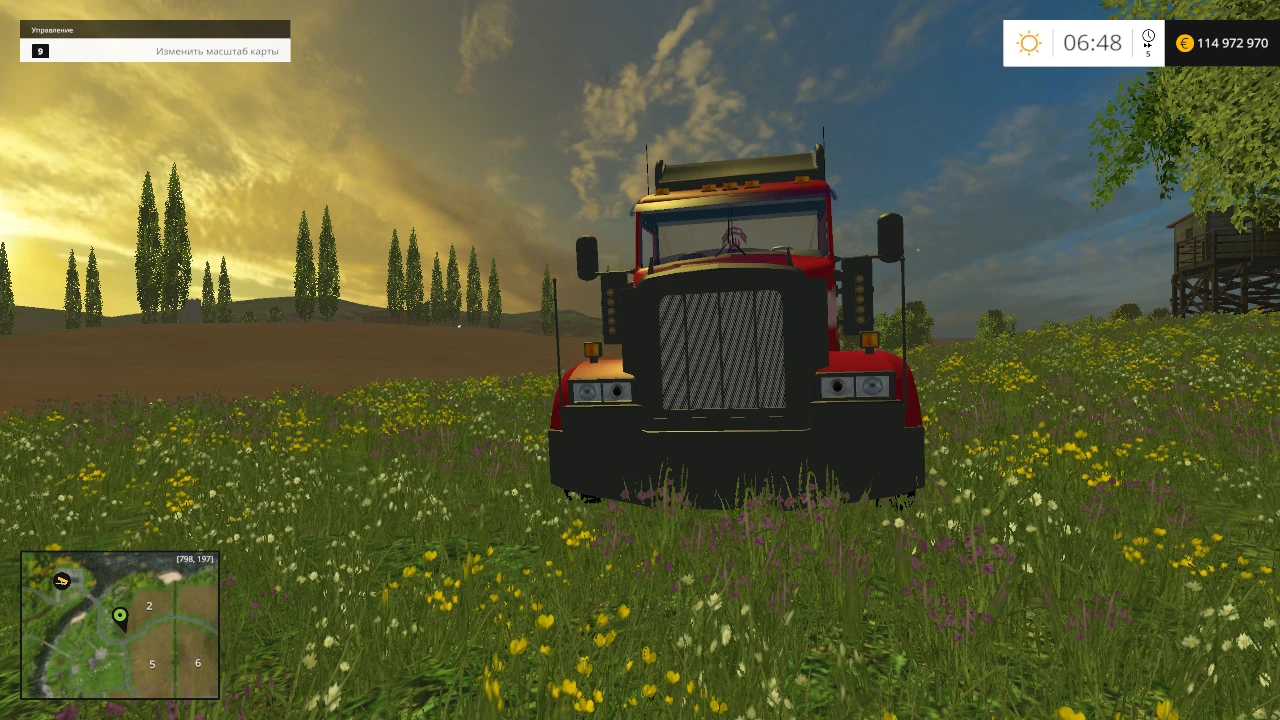Click the euro coin icon
Viewport: 1280px width, 720px height.
1184,43
